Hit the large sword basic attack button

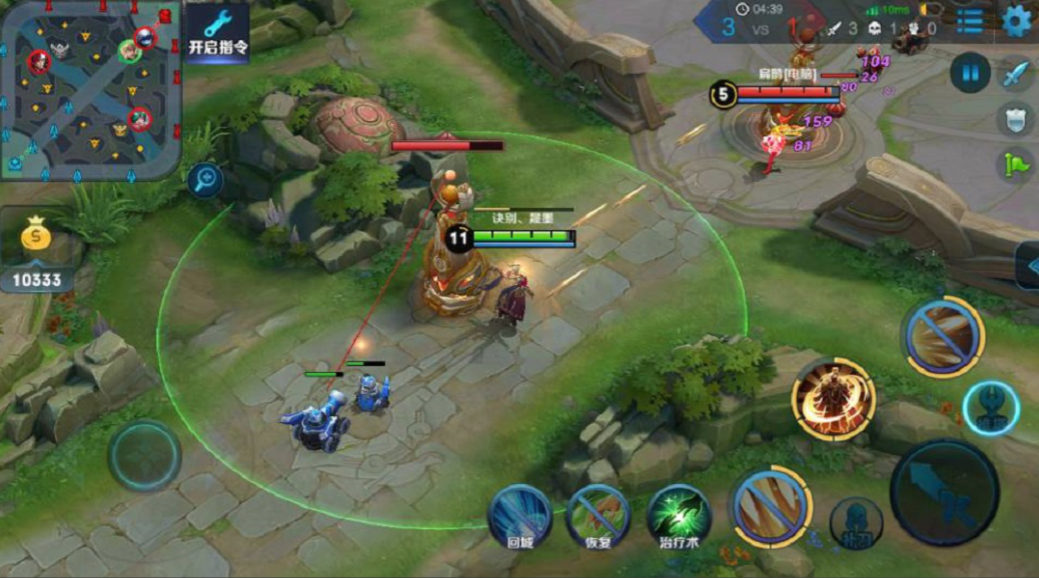[943, 492]
